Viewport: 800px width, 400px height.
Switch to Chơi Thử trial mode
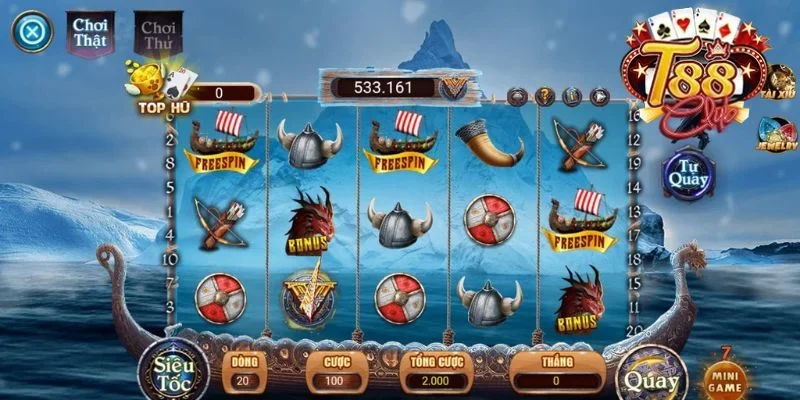pyautogui.click(x=156, y=33)
